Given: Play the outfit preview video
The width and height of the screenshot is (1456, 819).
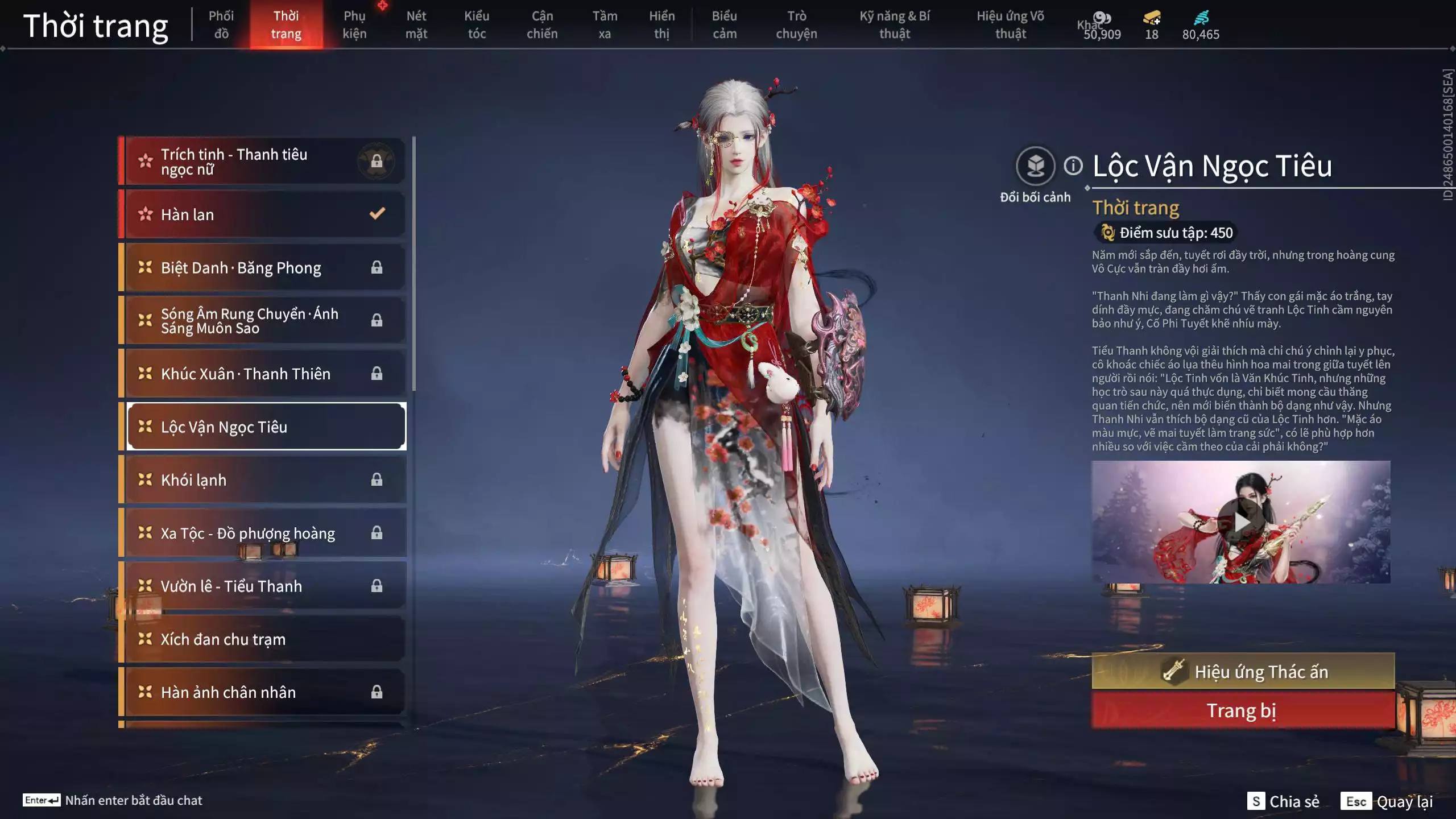Looking at the screenshot, I should (1240, 522).
